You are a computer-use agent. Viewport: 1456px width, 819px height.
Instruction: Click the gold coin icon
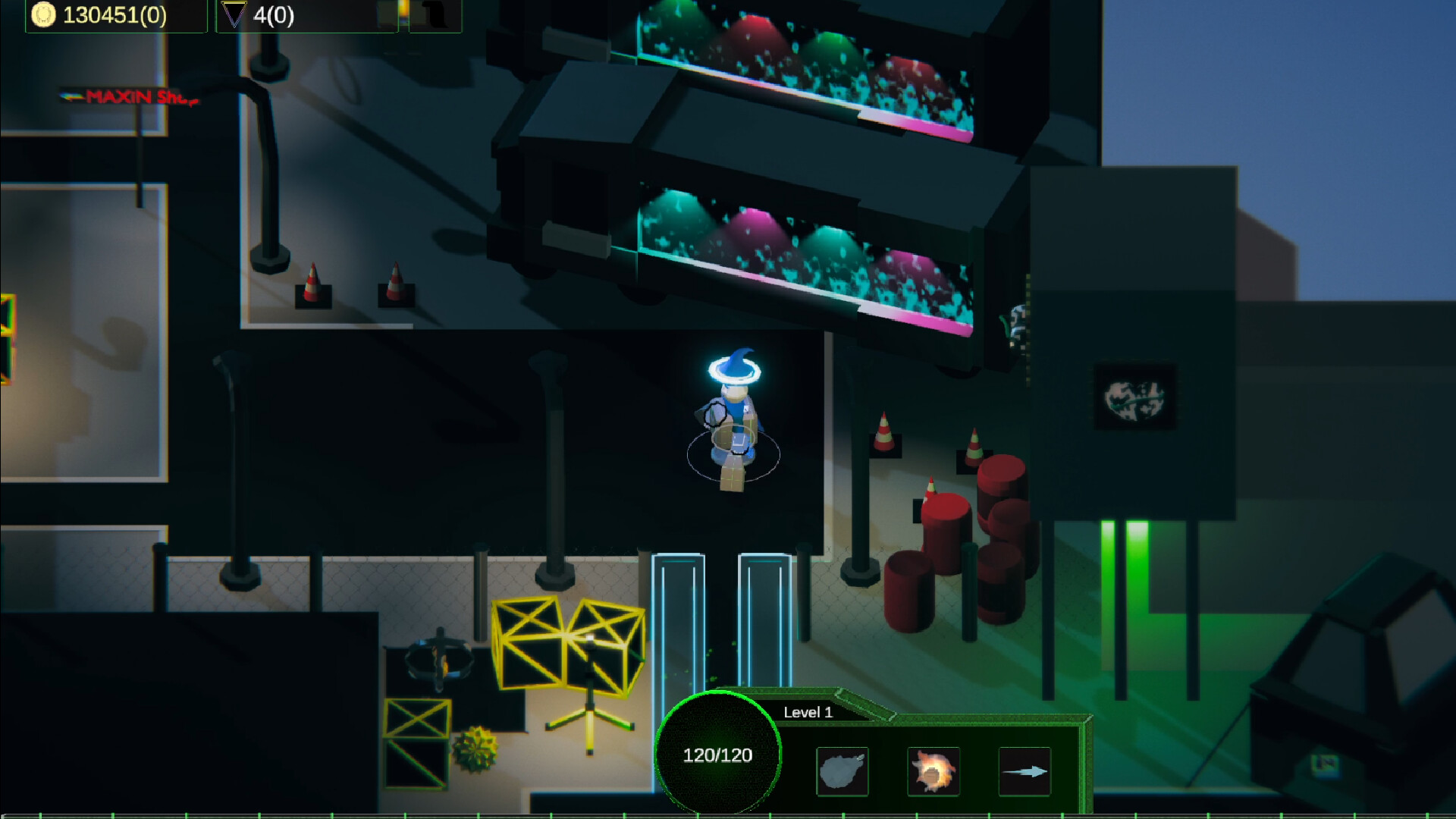point(43,13)
